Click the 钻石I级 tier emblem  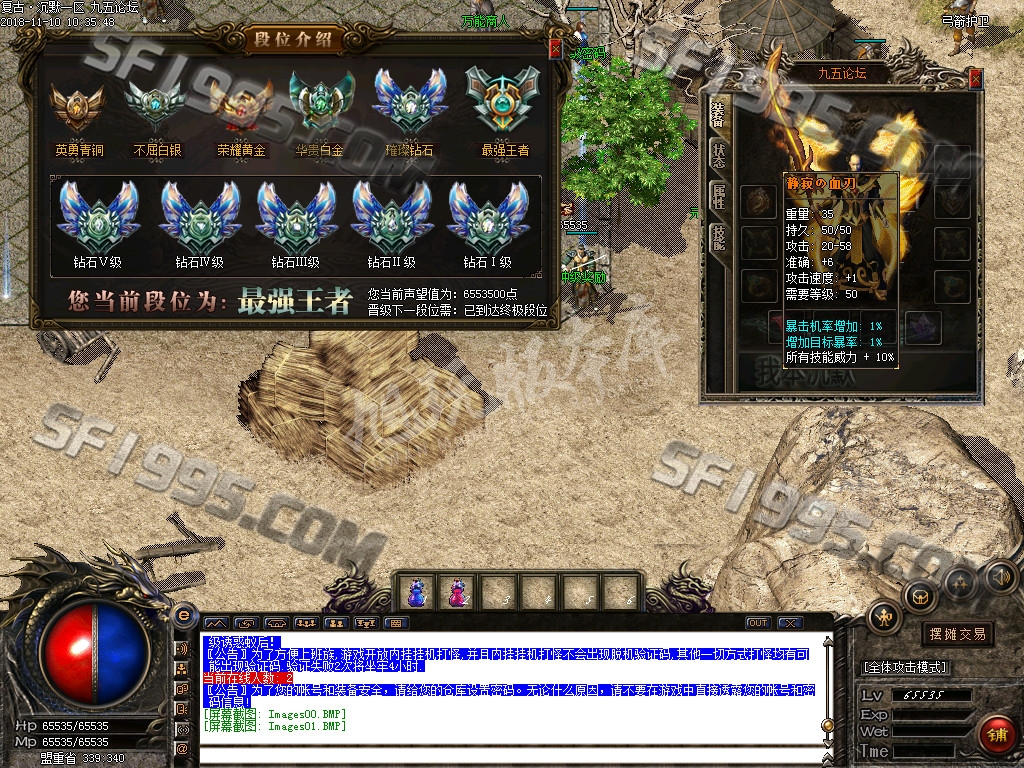tap(487, 219)
